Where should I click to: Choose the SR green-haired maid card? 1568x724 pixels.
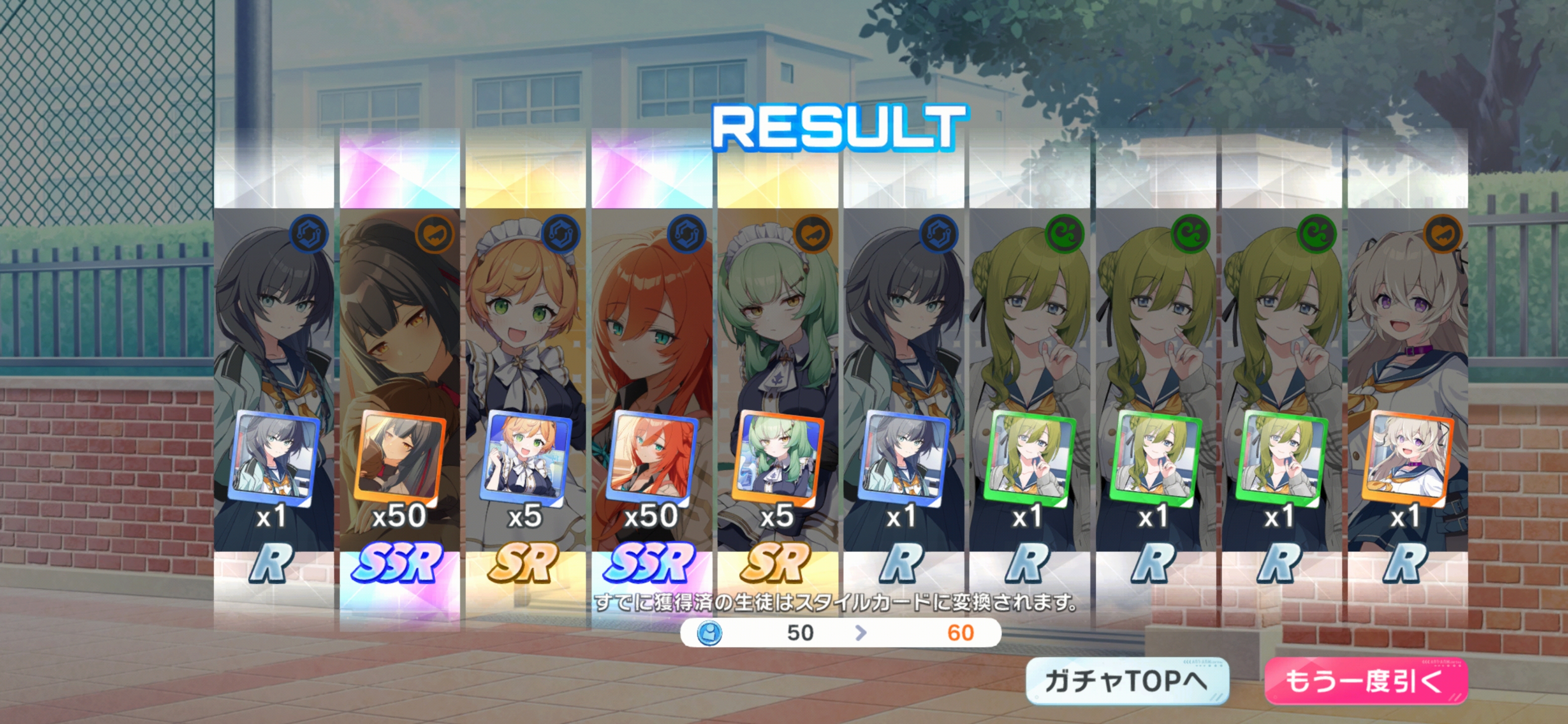click(777, 390)
